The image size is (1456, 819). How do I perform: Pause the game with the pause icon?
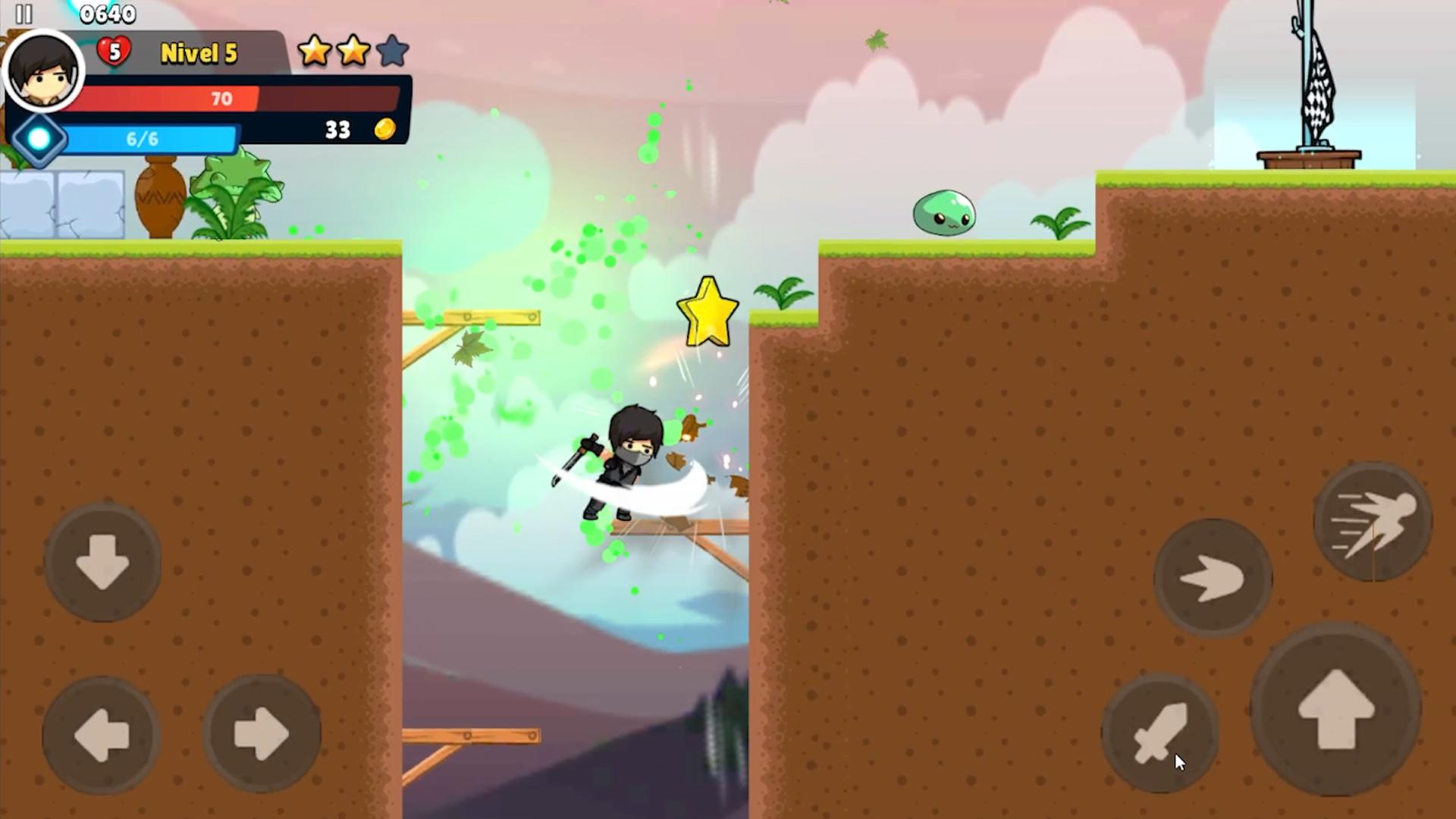click(x=24, y=14)
